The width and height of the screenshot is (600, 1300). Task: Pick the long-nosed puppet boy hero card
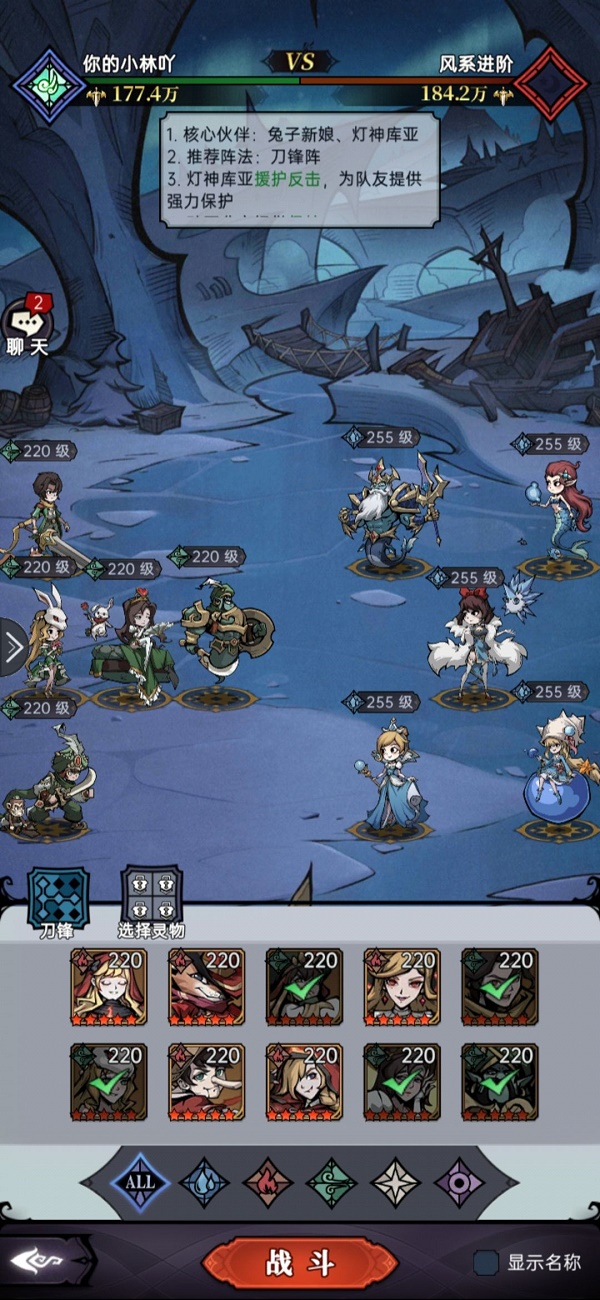[x=206, y=1082]
